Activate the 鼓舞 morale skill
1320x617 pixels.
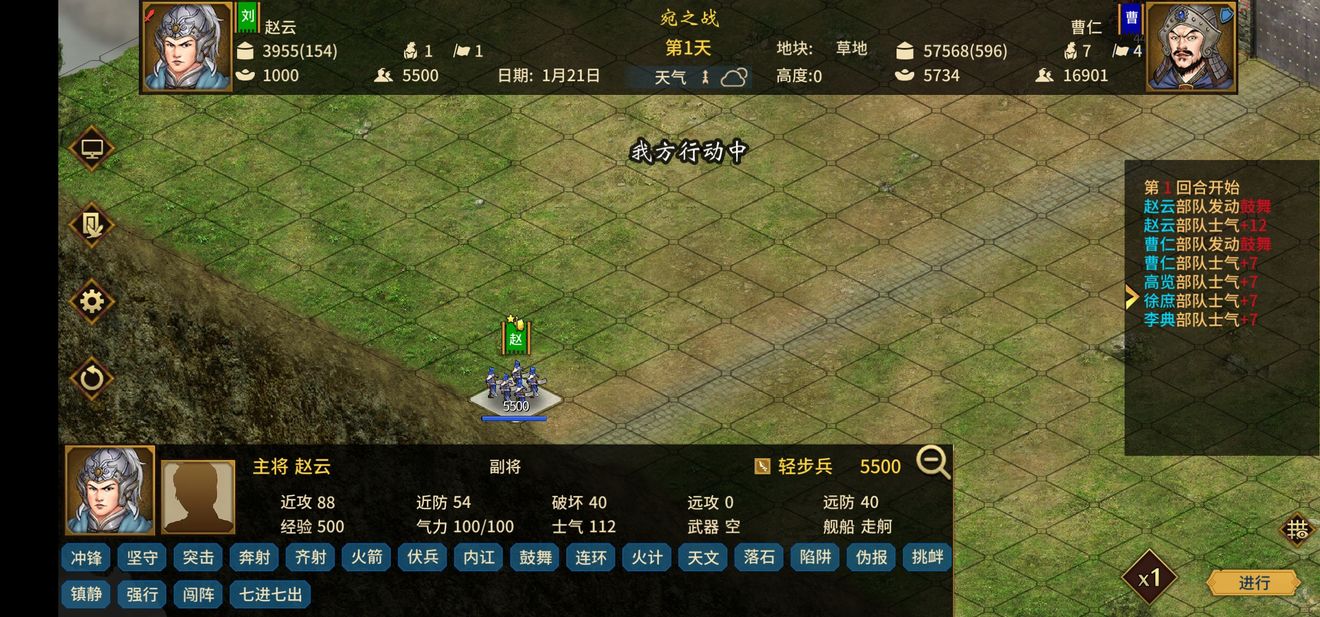(536, 557)
